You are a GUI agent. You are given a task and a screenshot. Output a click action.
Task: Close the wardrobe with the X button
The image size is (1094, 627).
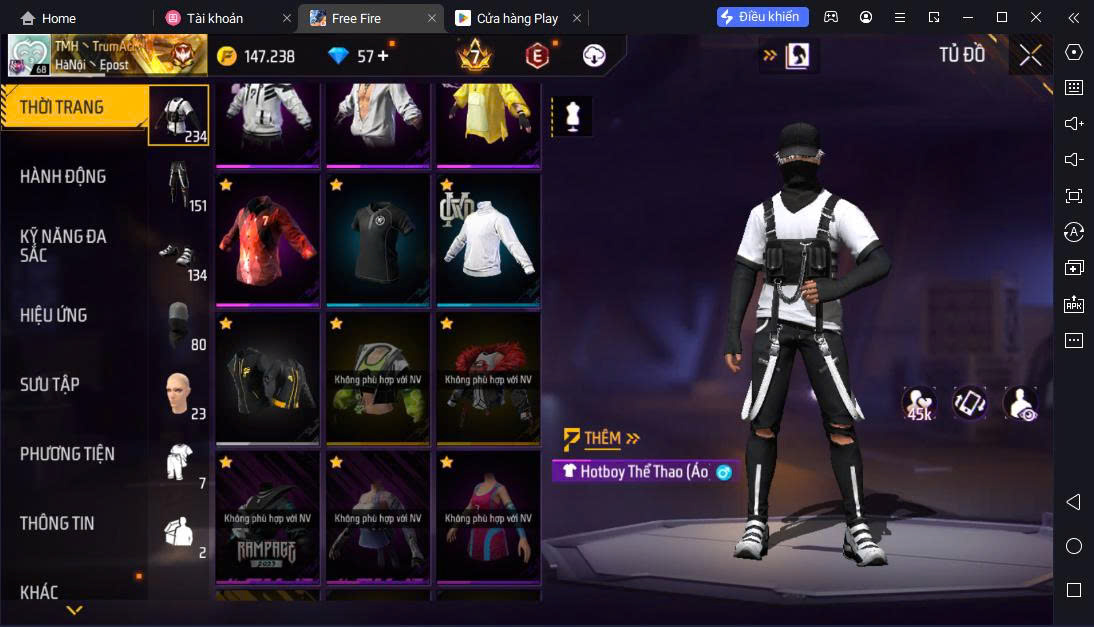pyautogui.click(x=1030, y=55)
